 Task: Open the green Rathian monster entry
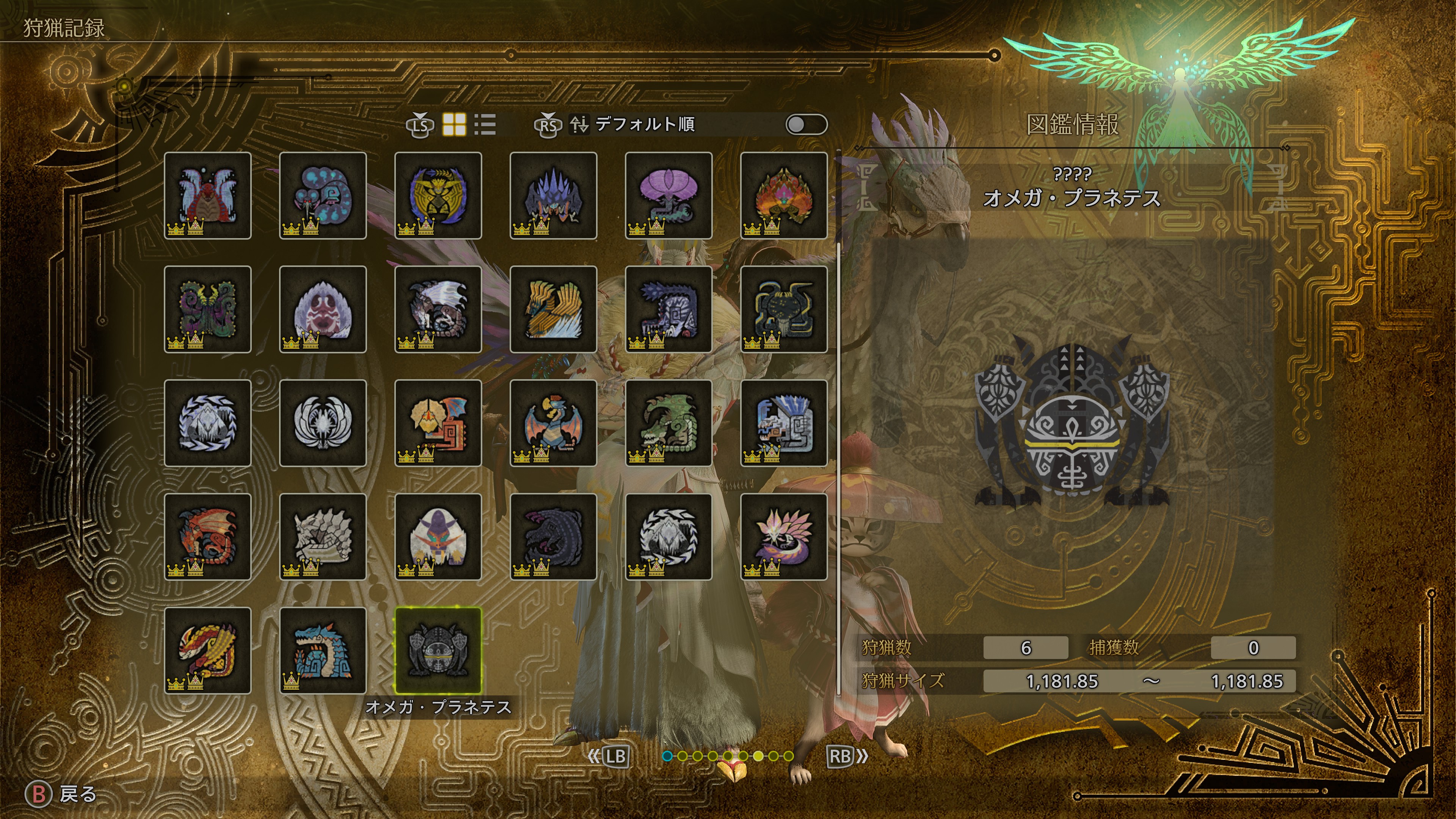point(668,423)
